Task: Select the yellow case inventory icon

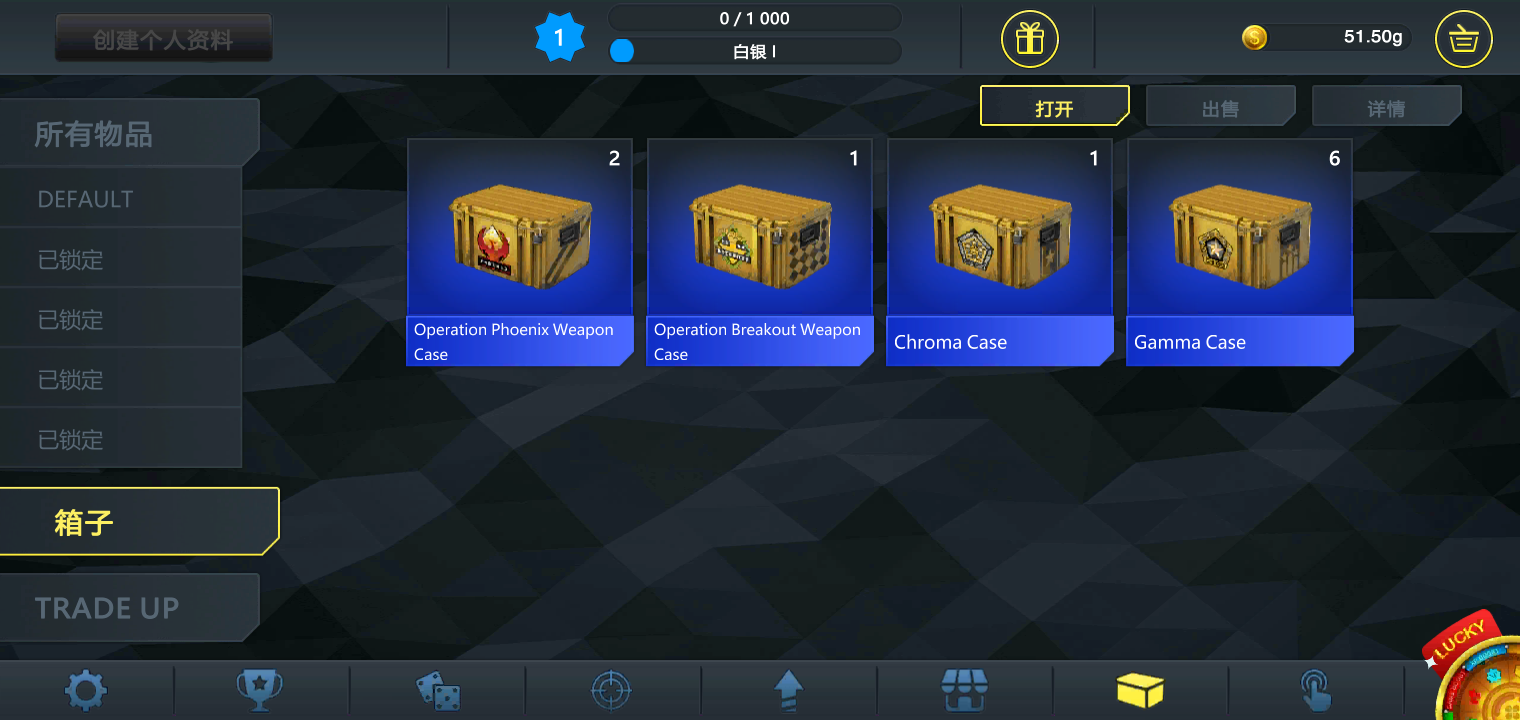Action: tap(1141, 690)
